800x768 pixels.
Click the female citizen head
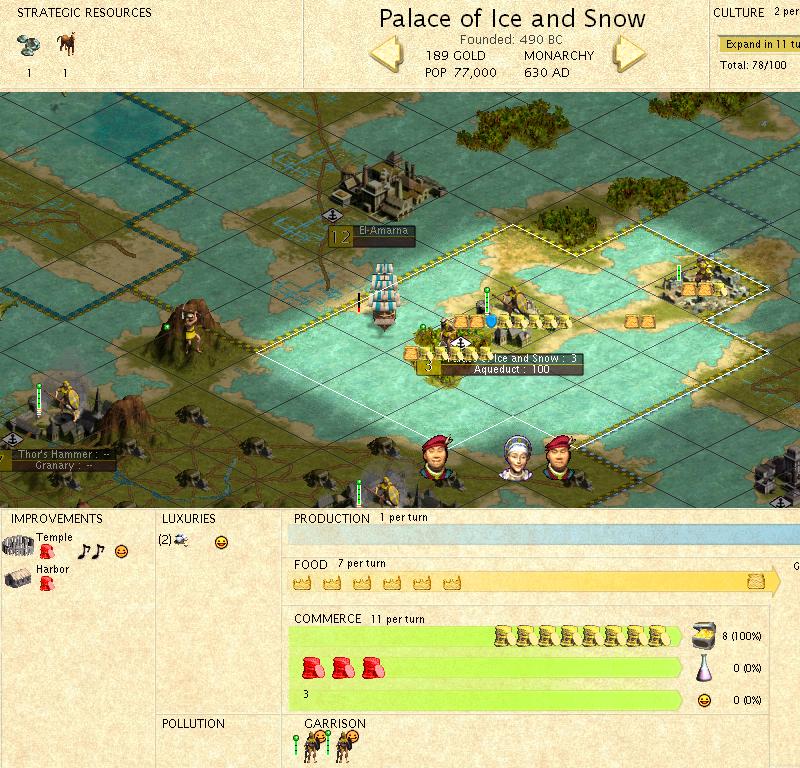[x=516, y=458]
